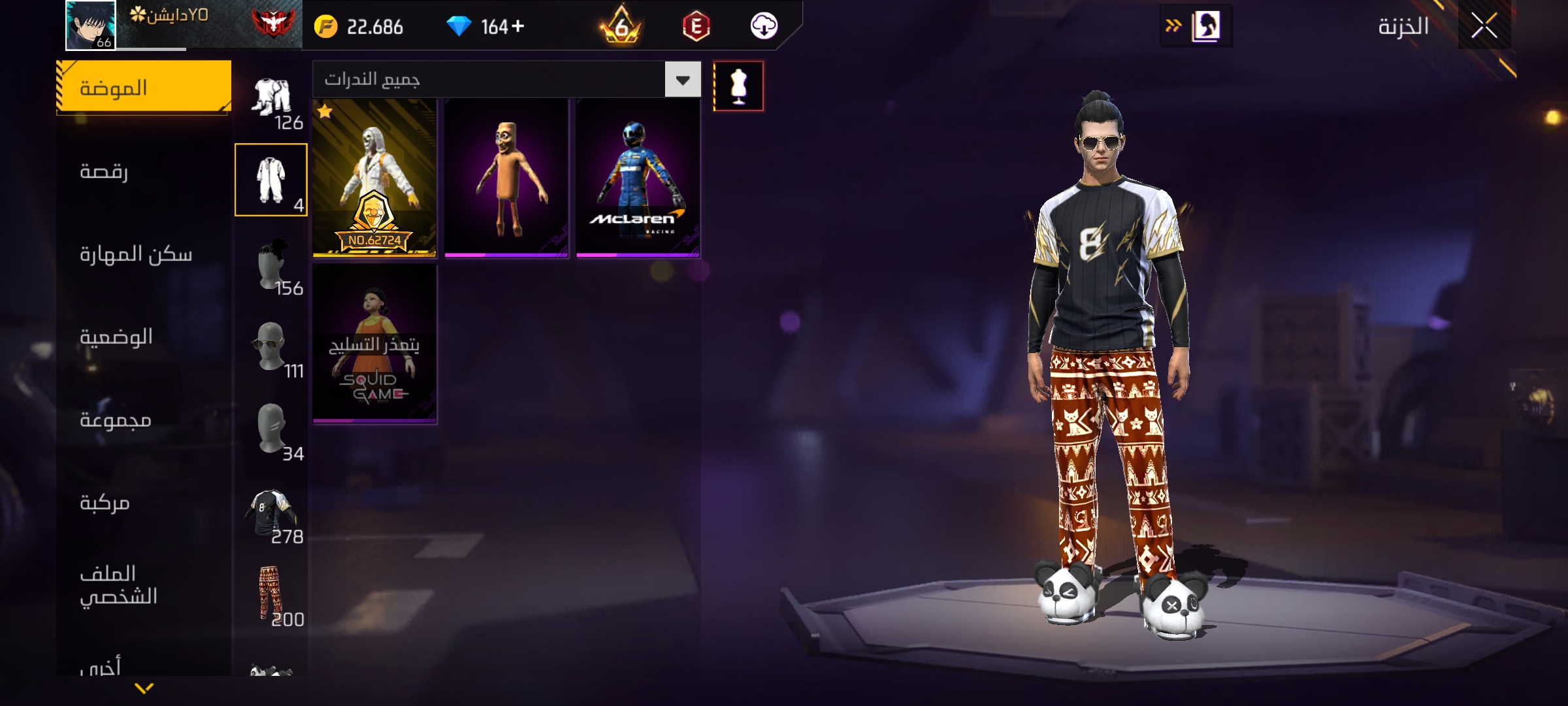Viewport: 1568px width, 706px height.
Task: Pick the starred skull-mask outfit NO.62724
Action: point(374,178)
